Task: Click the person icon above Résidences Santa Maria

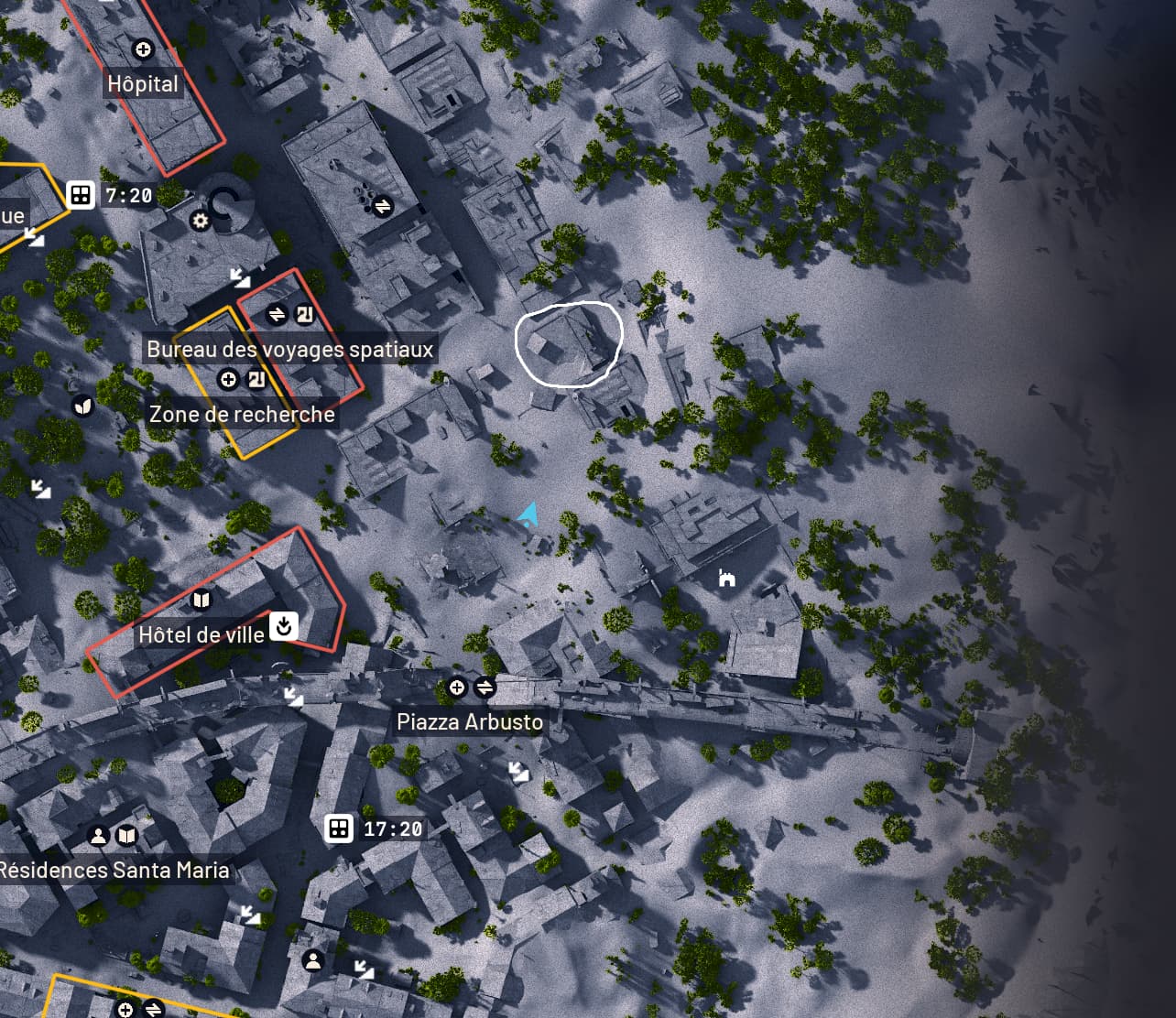Action: coord(97,836)
